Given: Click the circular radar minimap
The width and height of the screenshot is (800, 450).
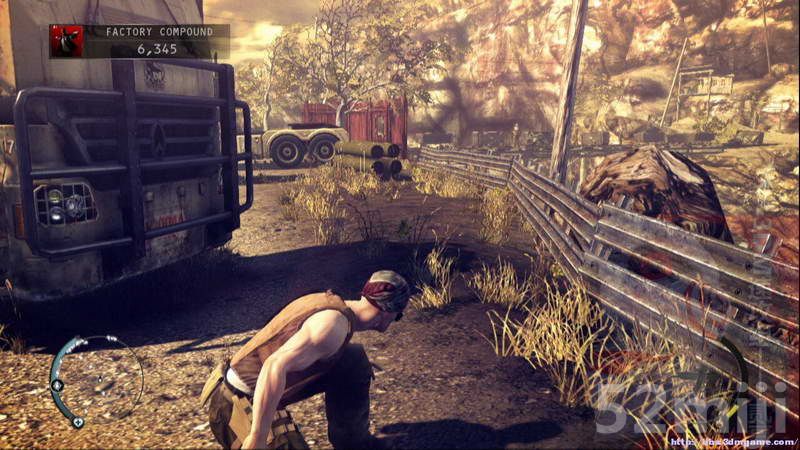Looking at the screenshot, I should (96, 380).
